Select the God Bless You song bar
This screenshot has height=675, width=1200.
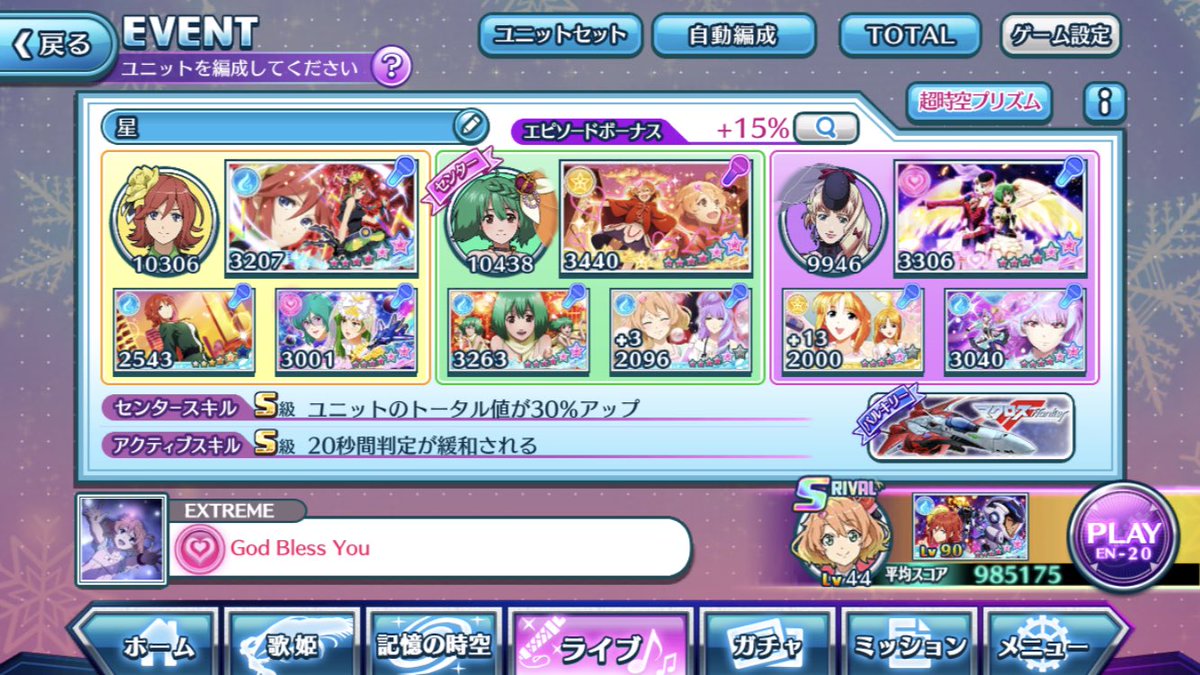[430, 548]
